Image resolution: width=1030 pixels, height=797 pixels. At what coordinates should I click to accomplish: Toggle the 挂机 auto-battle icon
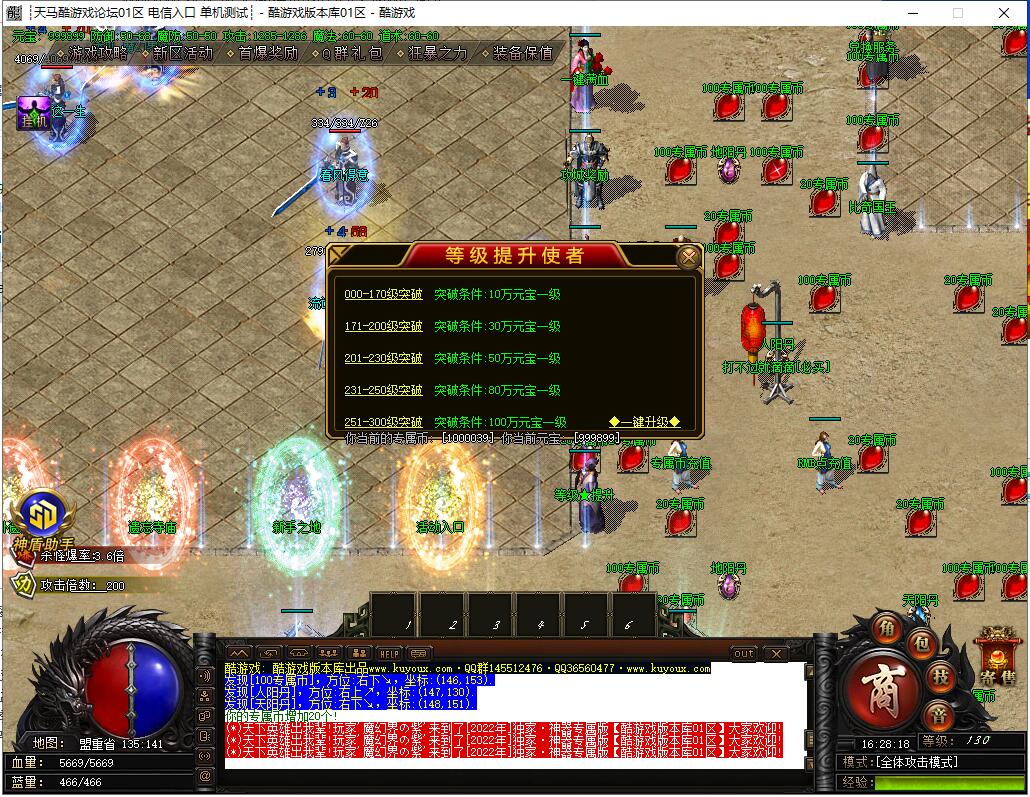pos(33,113)
